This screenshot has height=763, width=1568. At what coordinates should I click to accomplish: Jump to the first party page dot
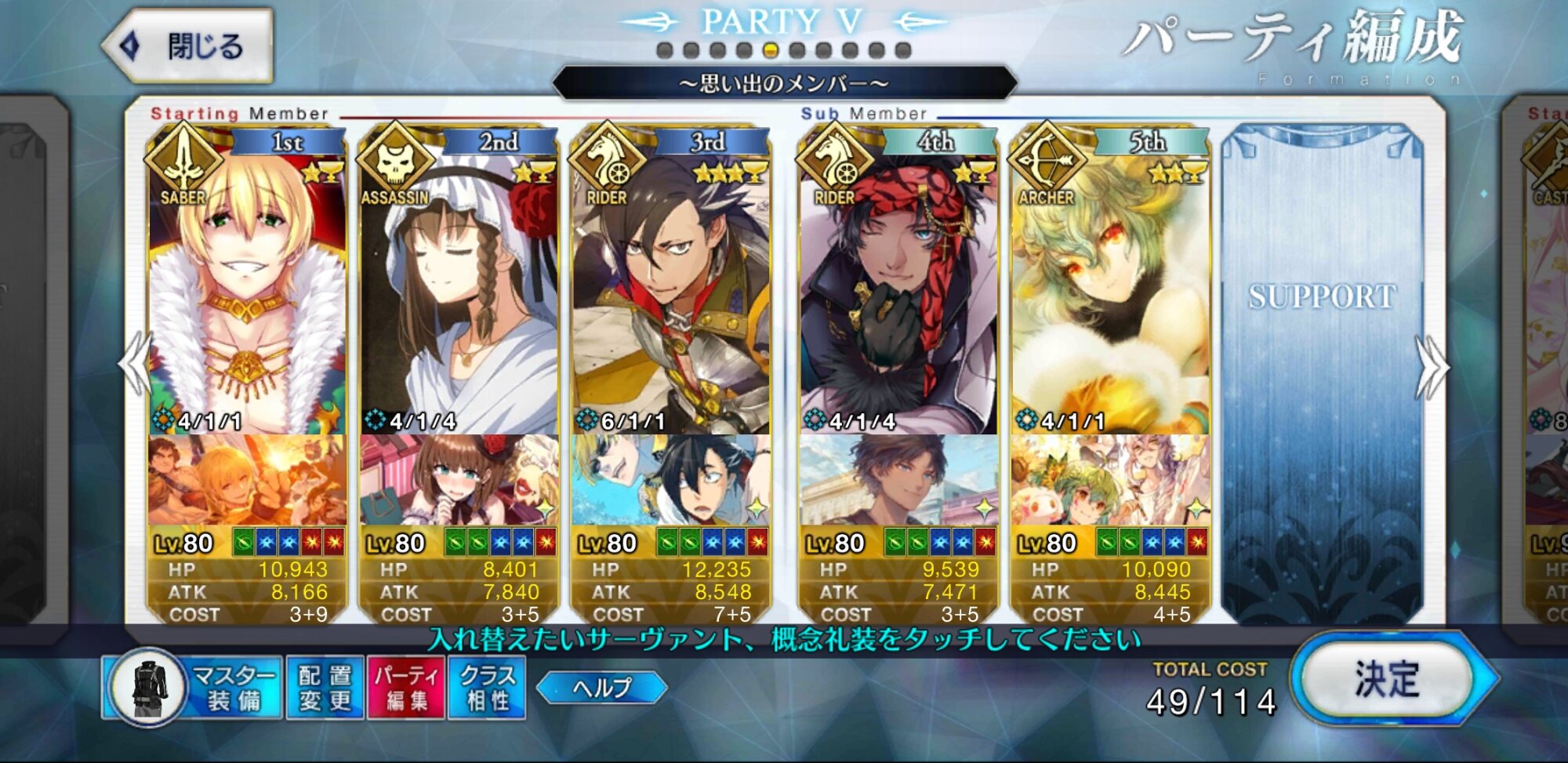coord(665,51)
